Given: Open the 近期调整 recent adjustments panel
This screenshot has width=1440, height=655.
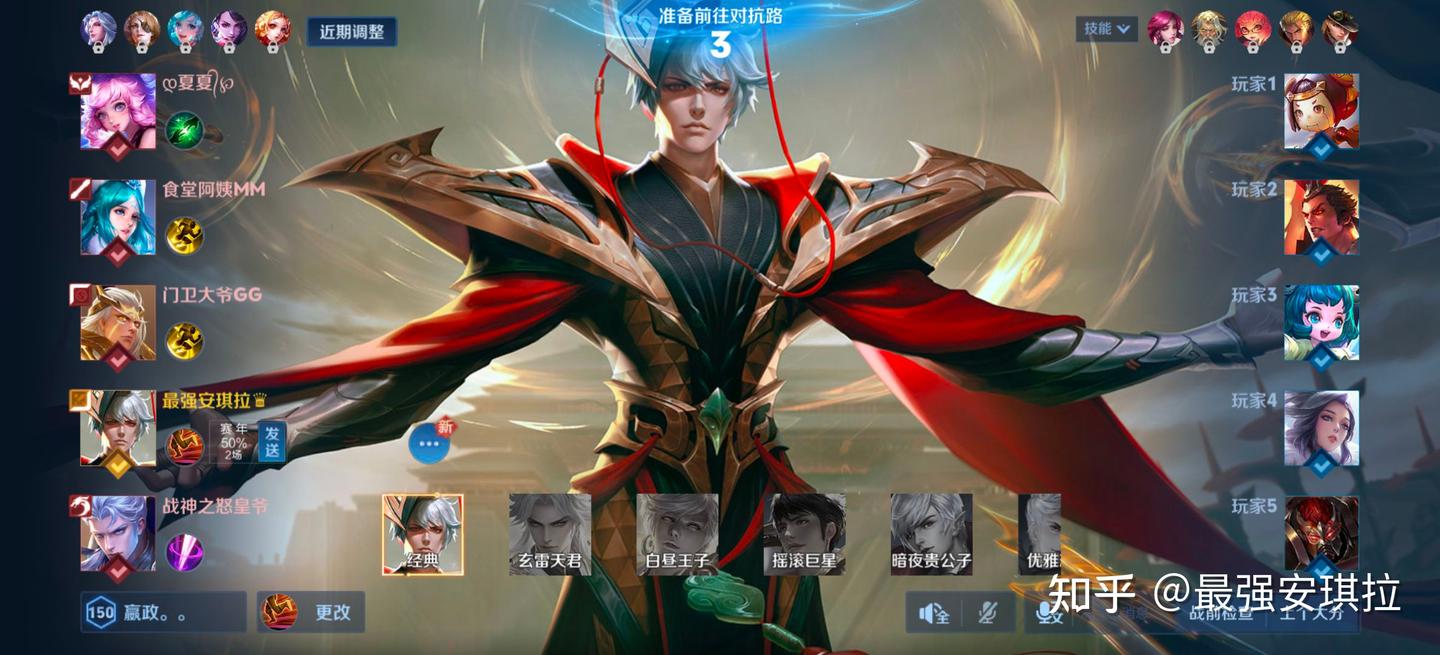Looking at the screenshot, I should point(351,31).
